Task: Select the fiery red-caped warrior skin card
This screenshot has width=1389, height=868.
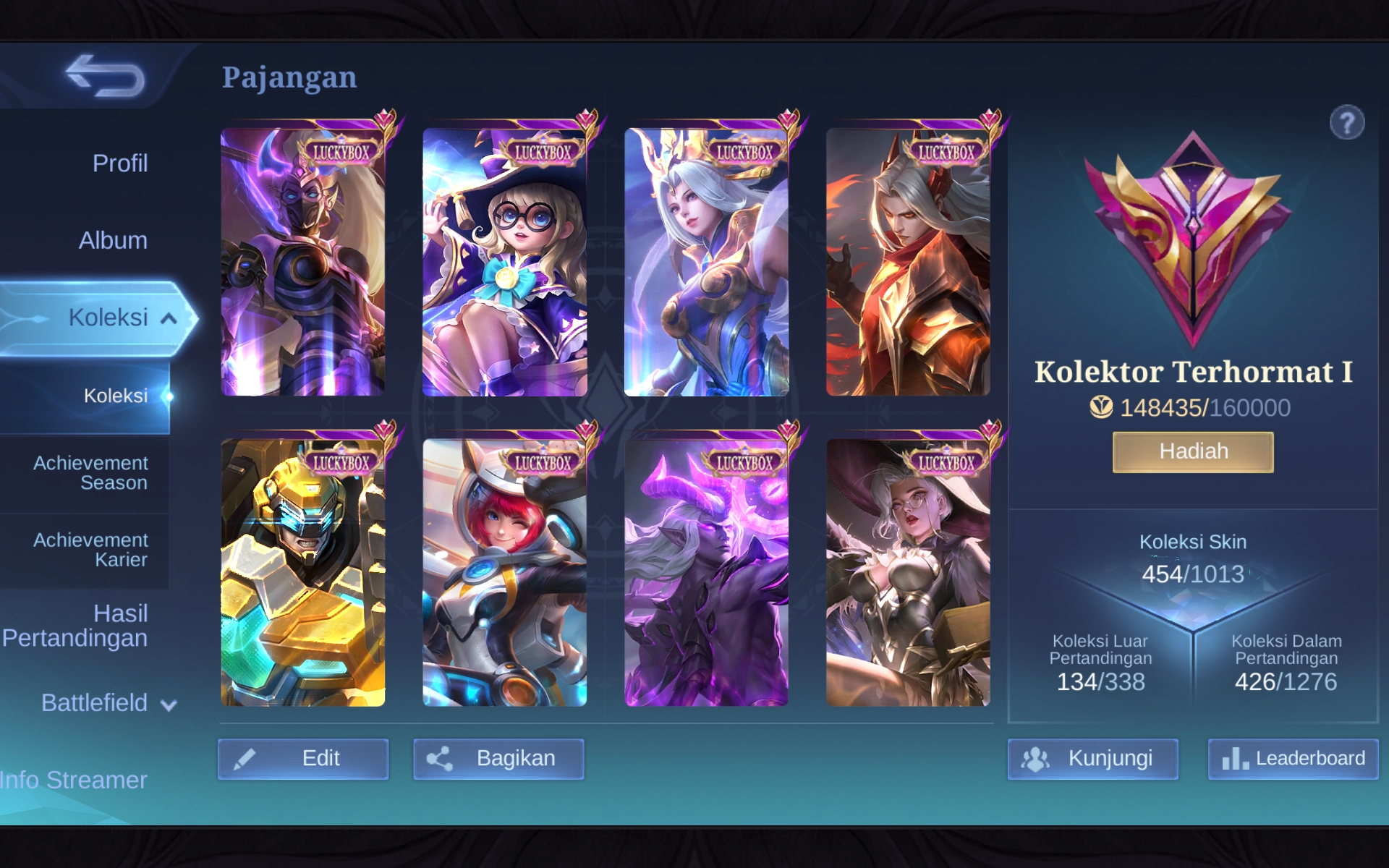Action: [908, 262]
